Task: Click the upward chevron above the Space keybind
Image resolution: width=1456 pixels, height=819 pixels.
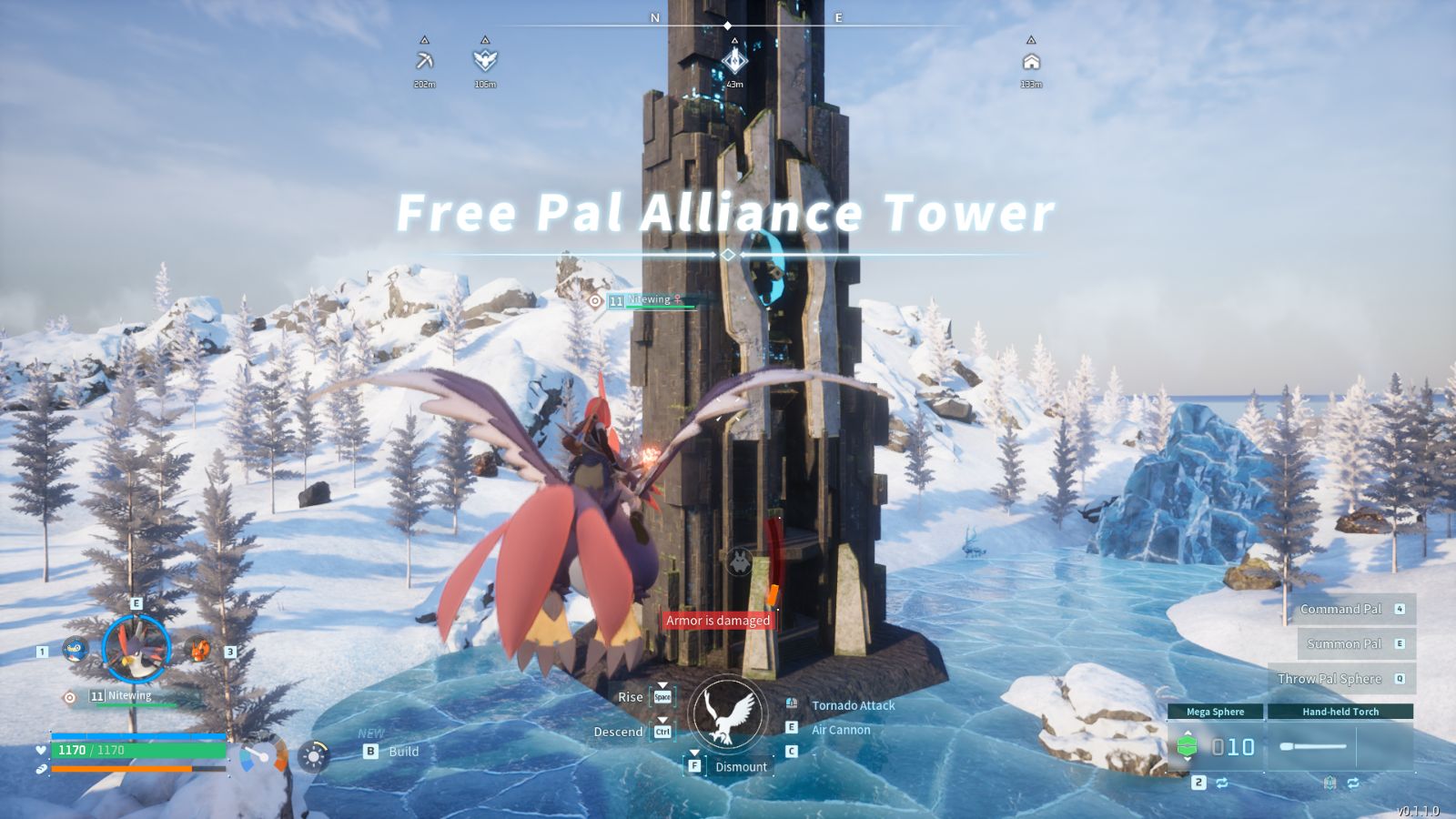Action: (x=662, y=684)
